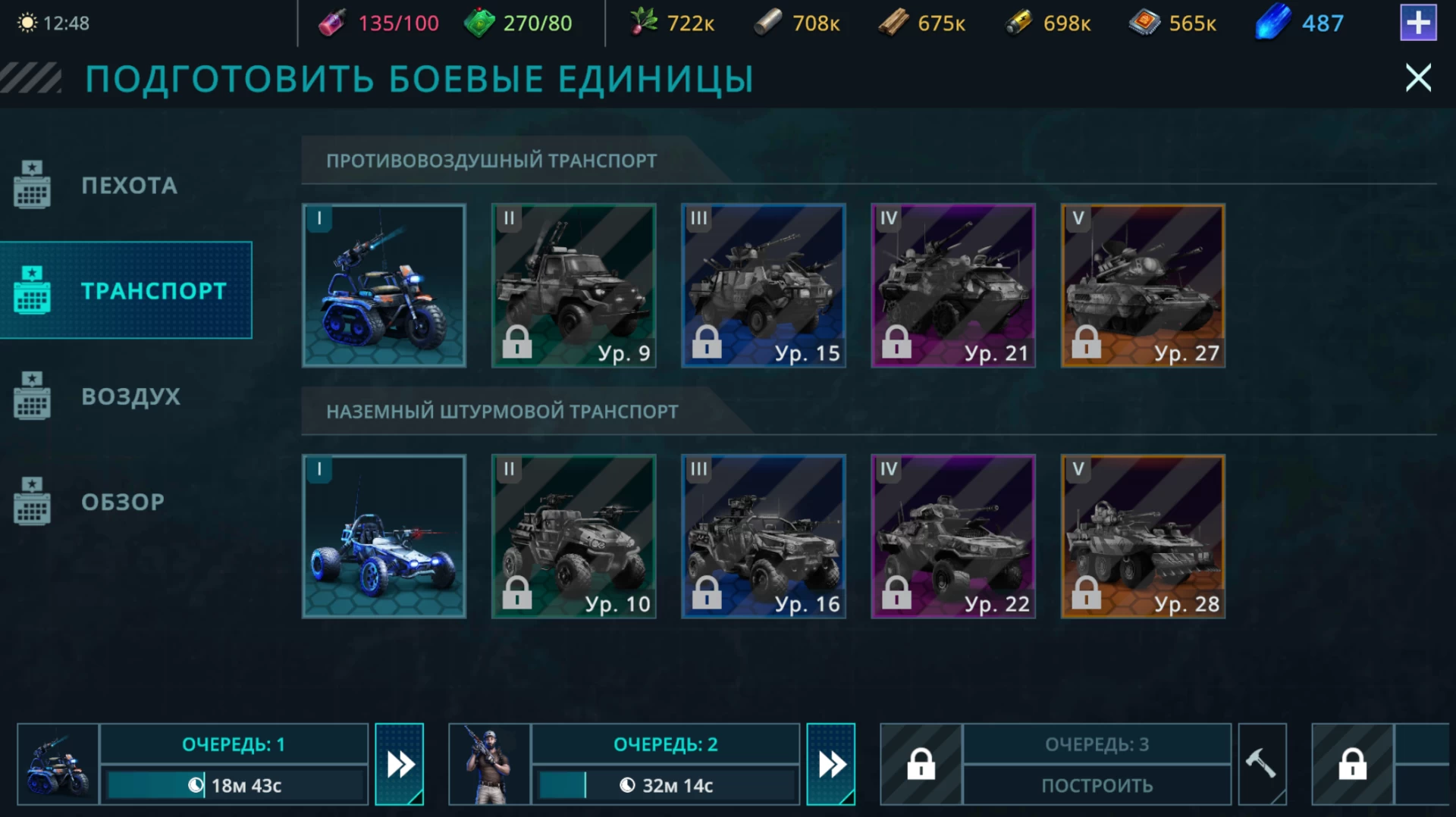Add more blue crystals with plus button
The width and height of the screenshot is (1456, 817).
[x=1417, y=23]
